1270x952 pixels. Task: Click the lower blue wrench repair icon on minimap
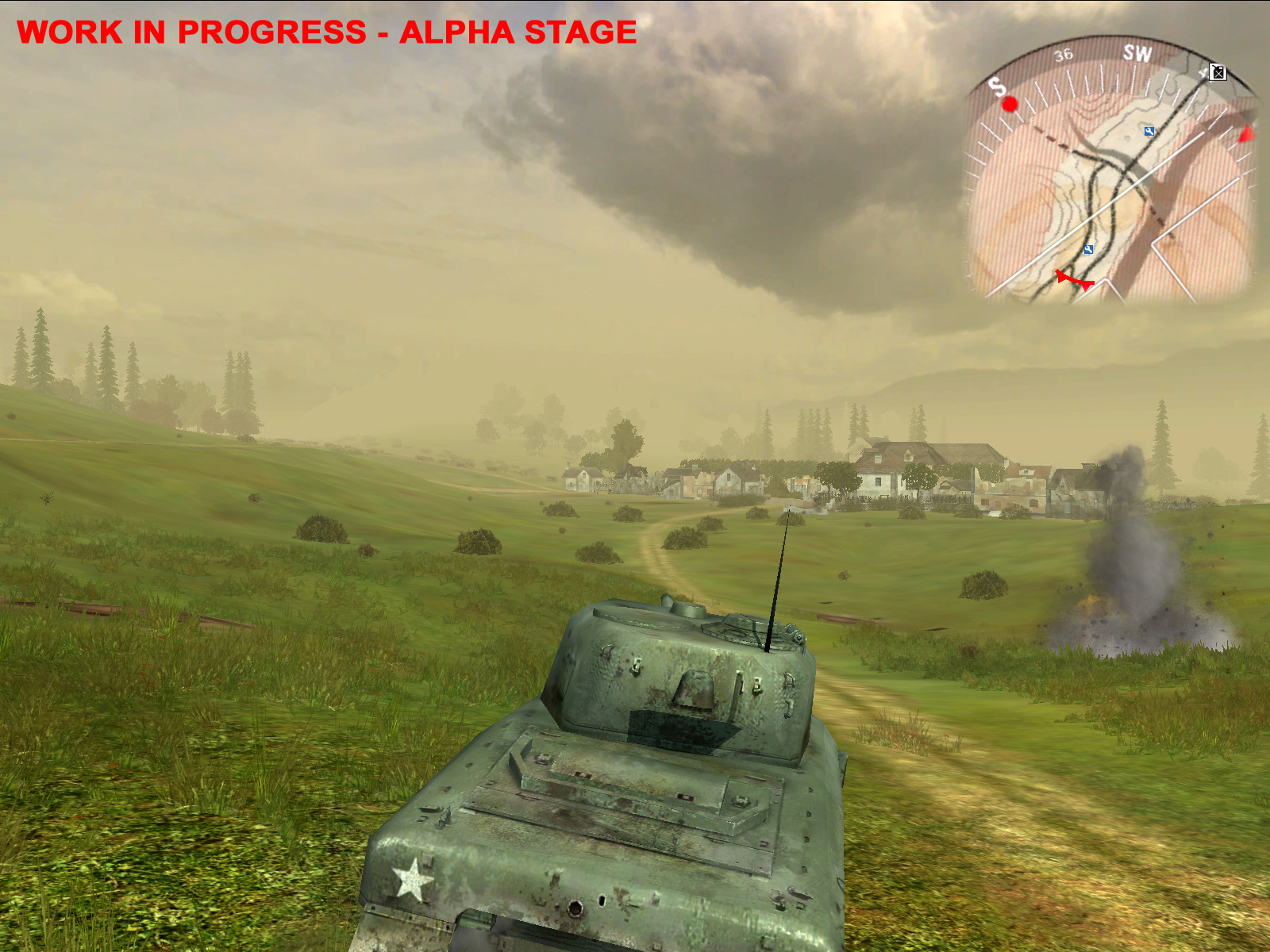1088,250
